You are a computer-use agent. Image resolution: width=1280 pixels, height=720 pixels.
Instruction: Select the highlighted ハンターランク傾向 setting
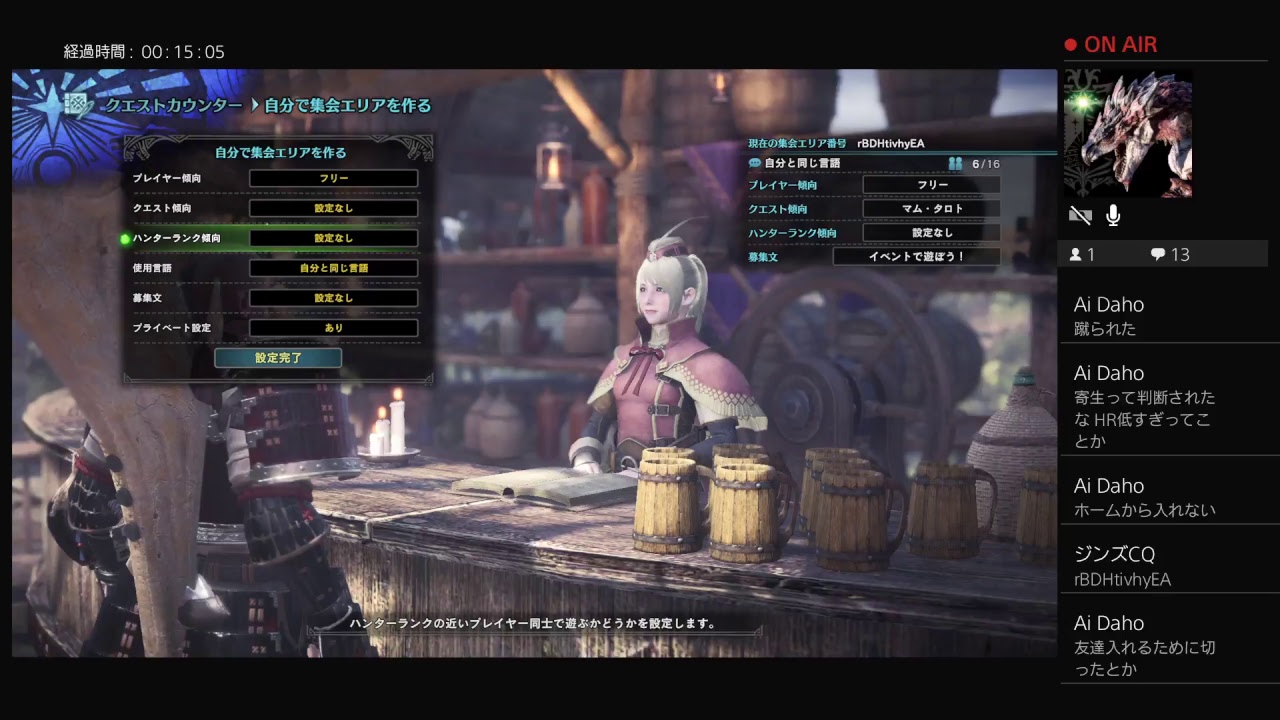tap(333, 238)
